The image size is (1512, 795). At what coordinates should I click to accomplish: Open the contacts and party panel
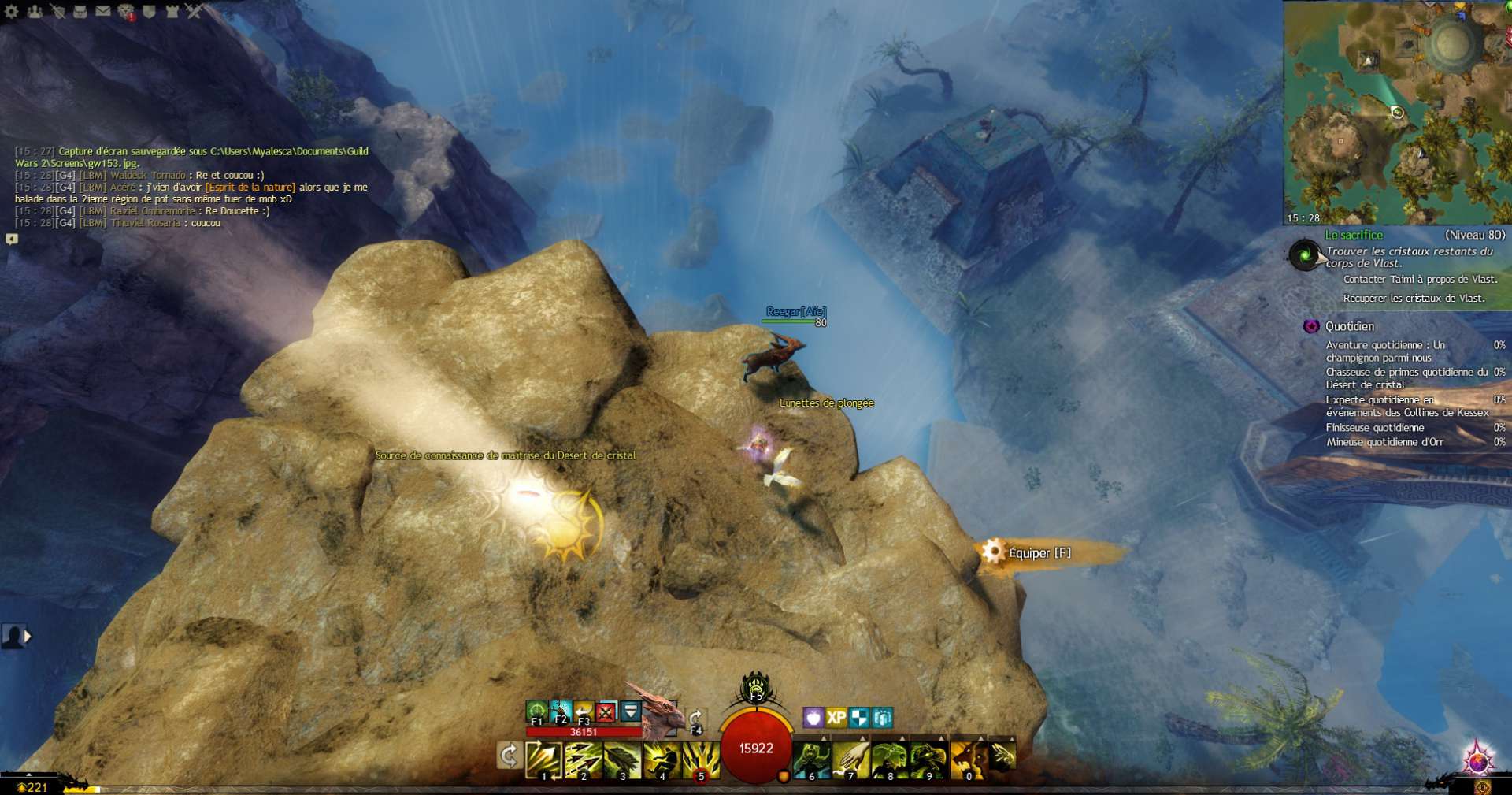click(34, 11)
